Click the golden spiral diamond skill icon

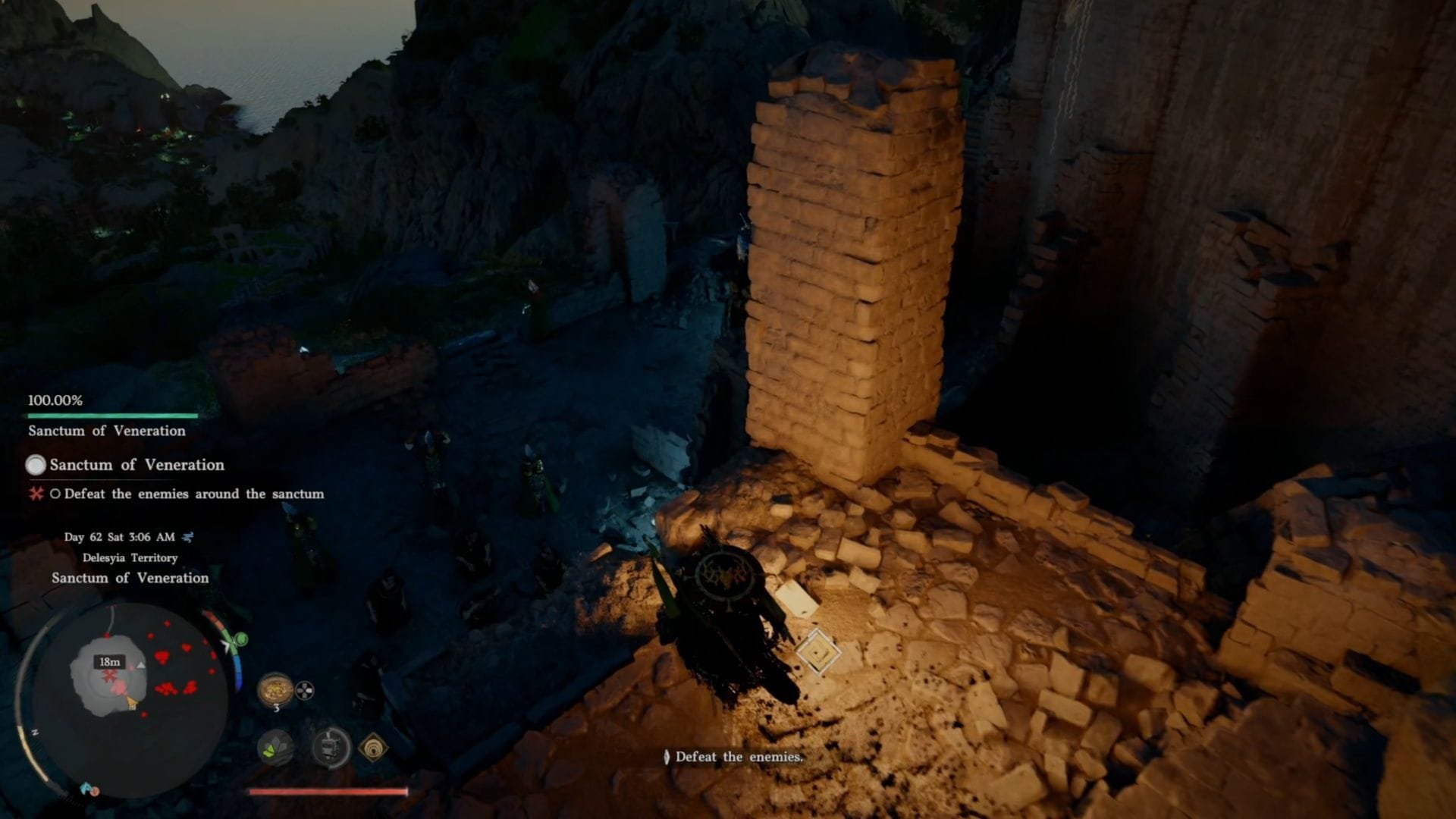pyautogui.click(x=373, y=748)
